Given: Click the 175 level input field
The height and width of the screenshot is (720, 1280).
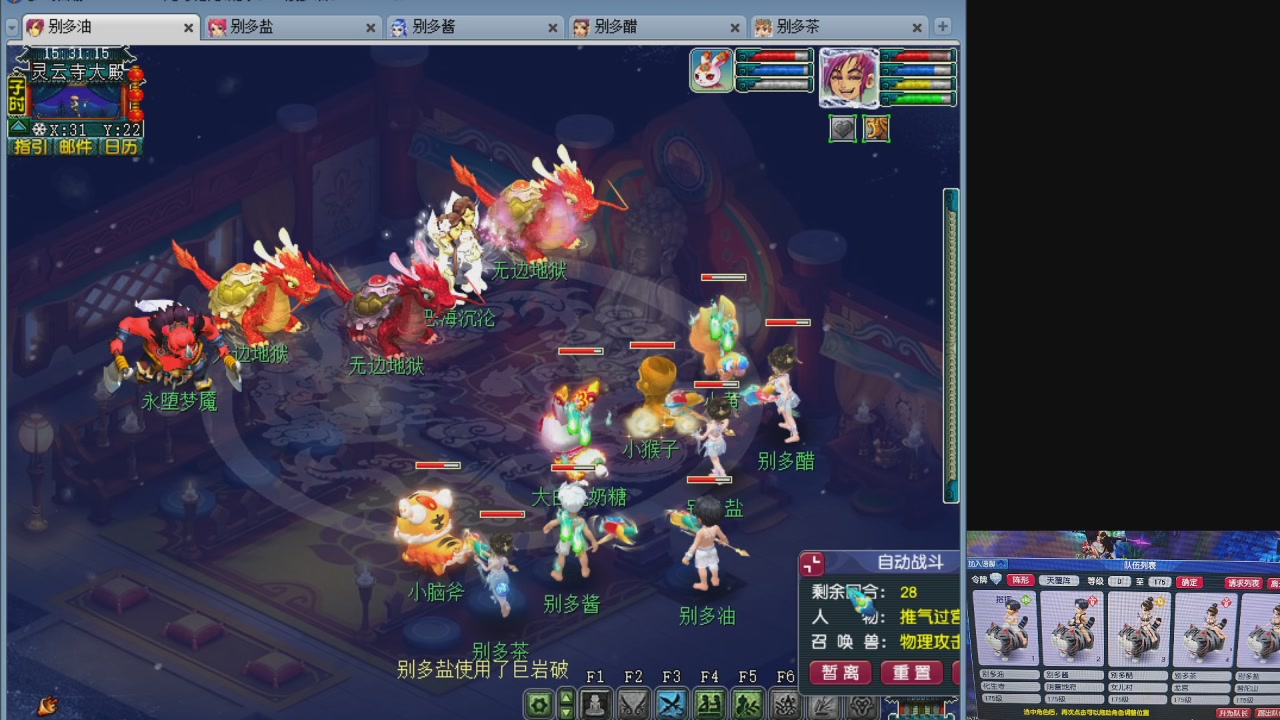Looking at the screenshot, I should 1159,582.
